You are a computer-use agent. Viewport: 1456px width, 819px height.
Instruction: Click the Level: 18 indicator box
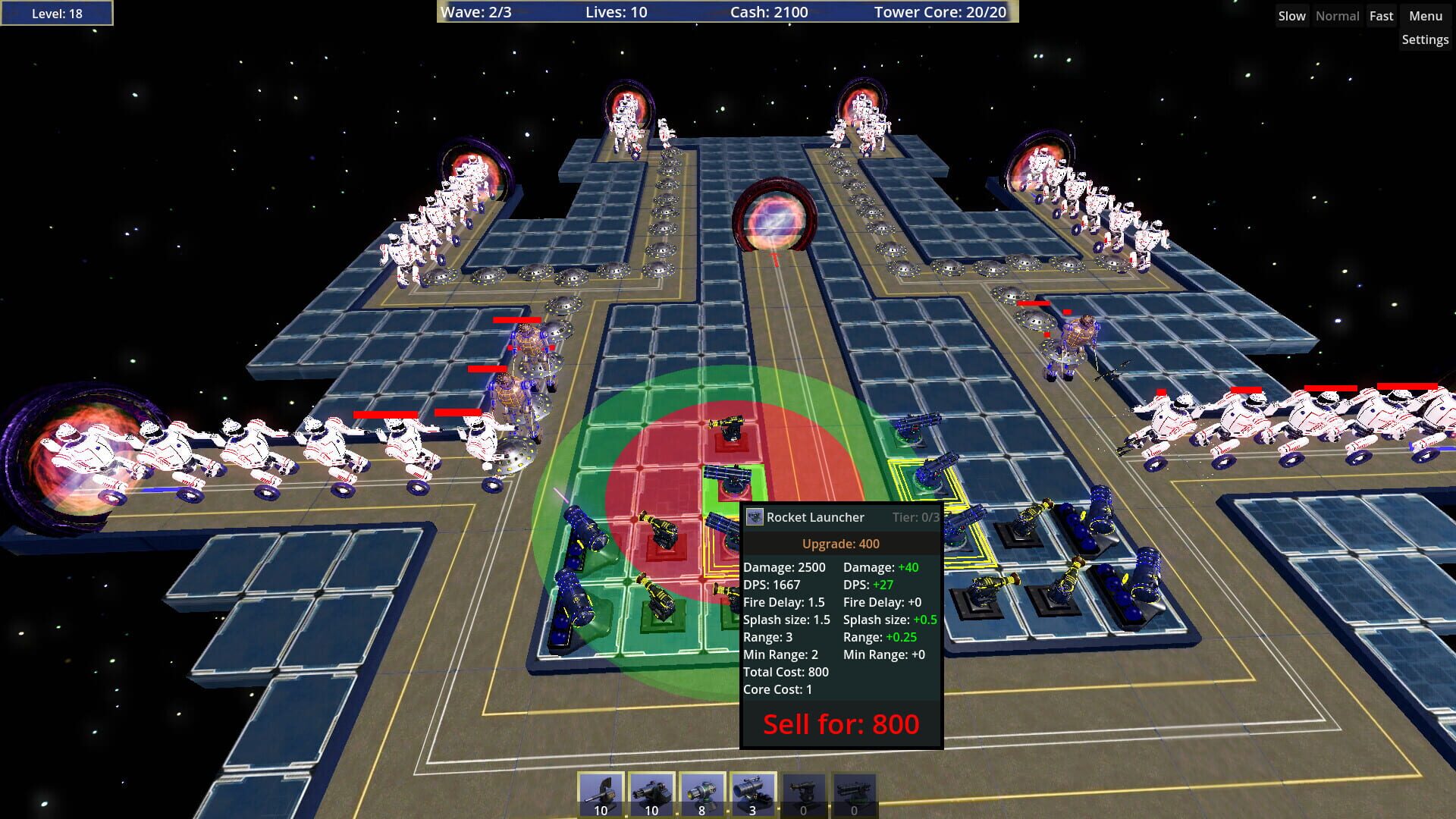56,12
